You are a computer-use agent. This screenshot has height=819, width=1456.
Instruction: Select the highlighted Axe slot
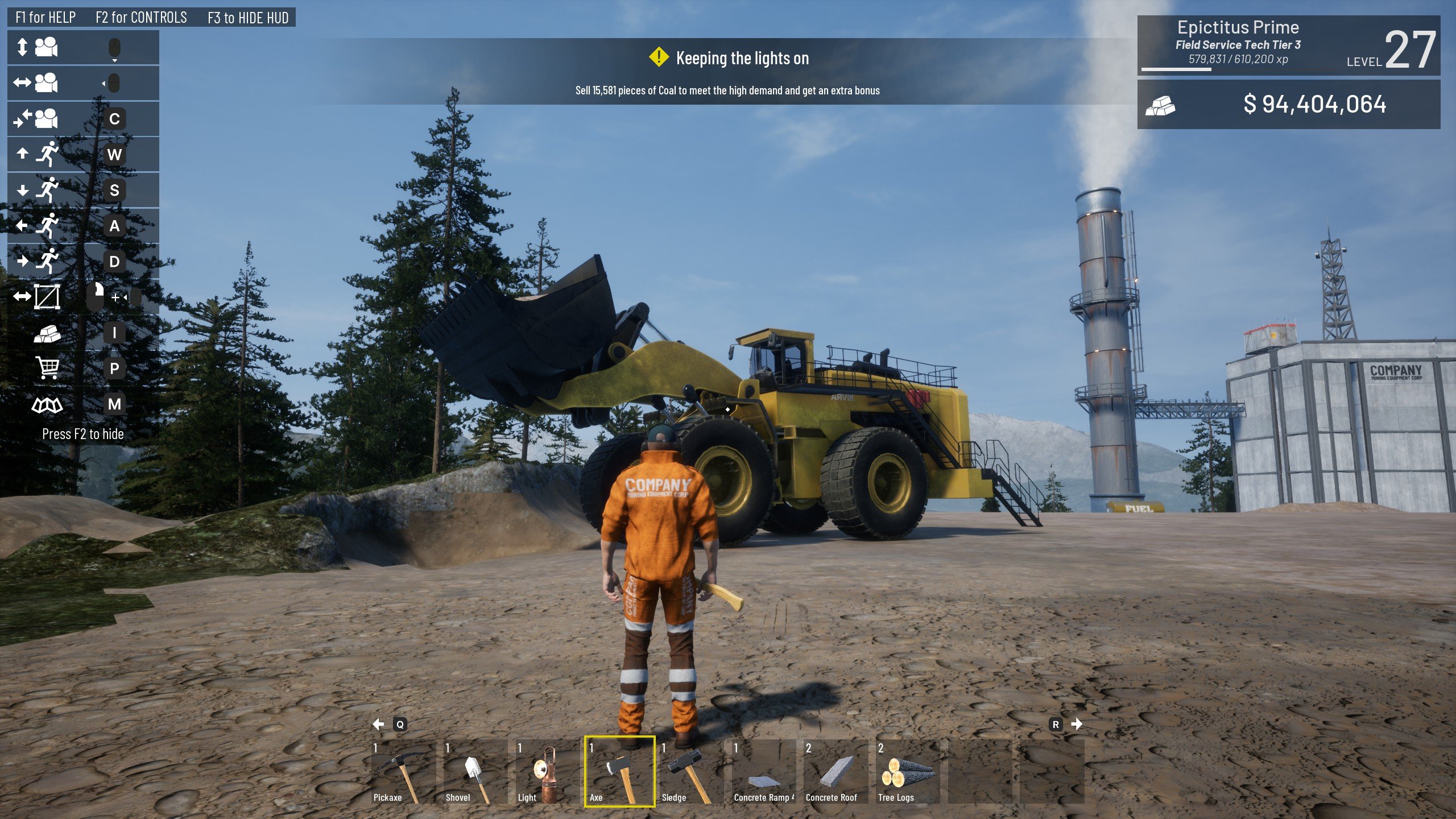pos(619,771)
